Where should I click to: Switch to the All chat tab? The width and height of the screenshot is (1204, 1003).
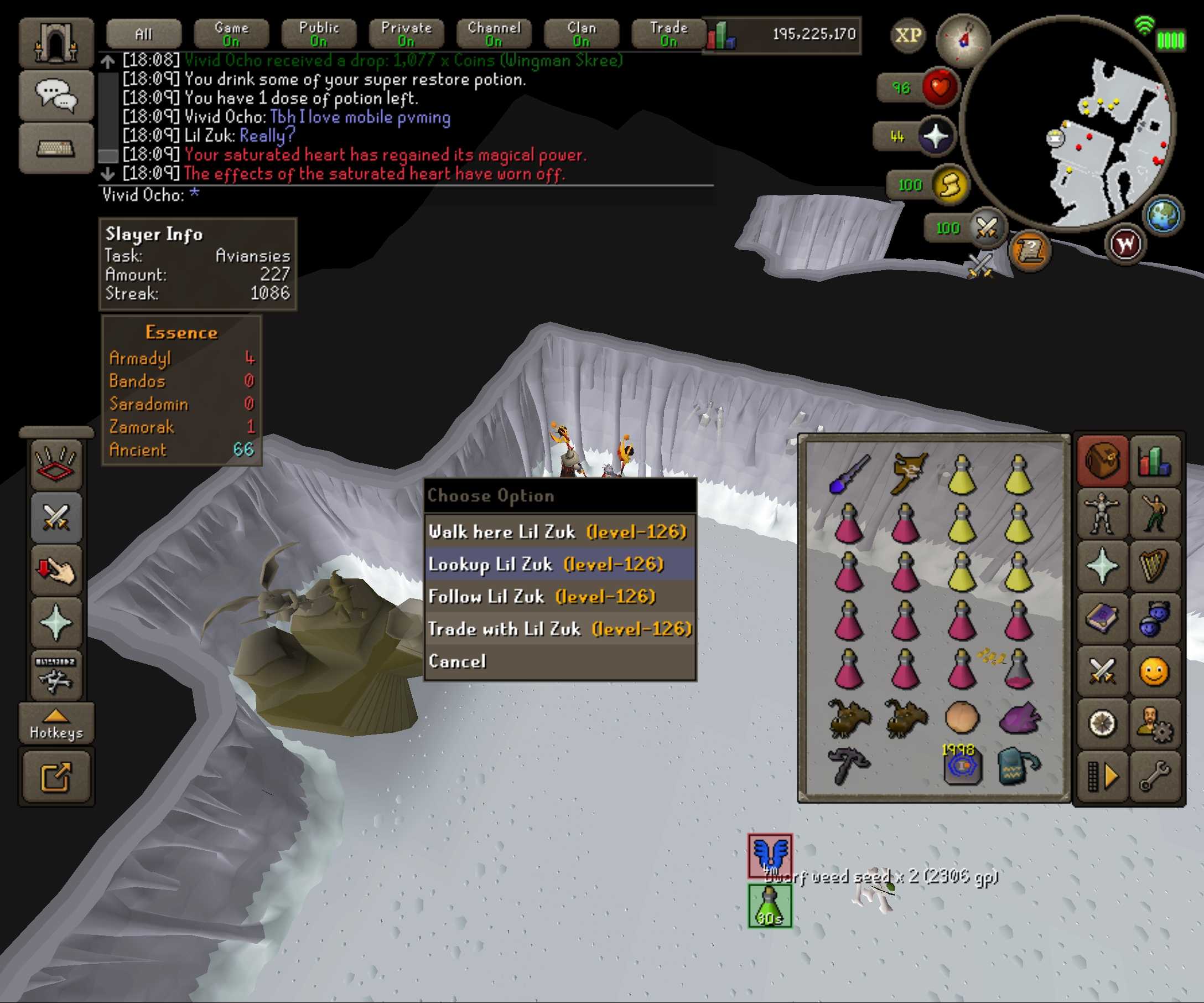coord(143,34)
